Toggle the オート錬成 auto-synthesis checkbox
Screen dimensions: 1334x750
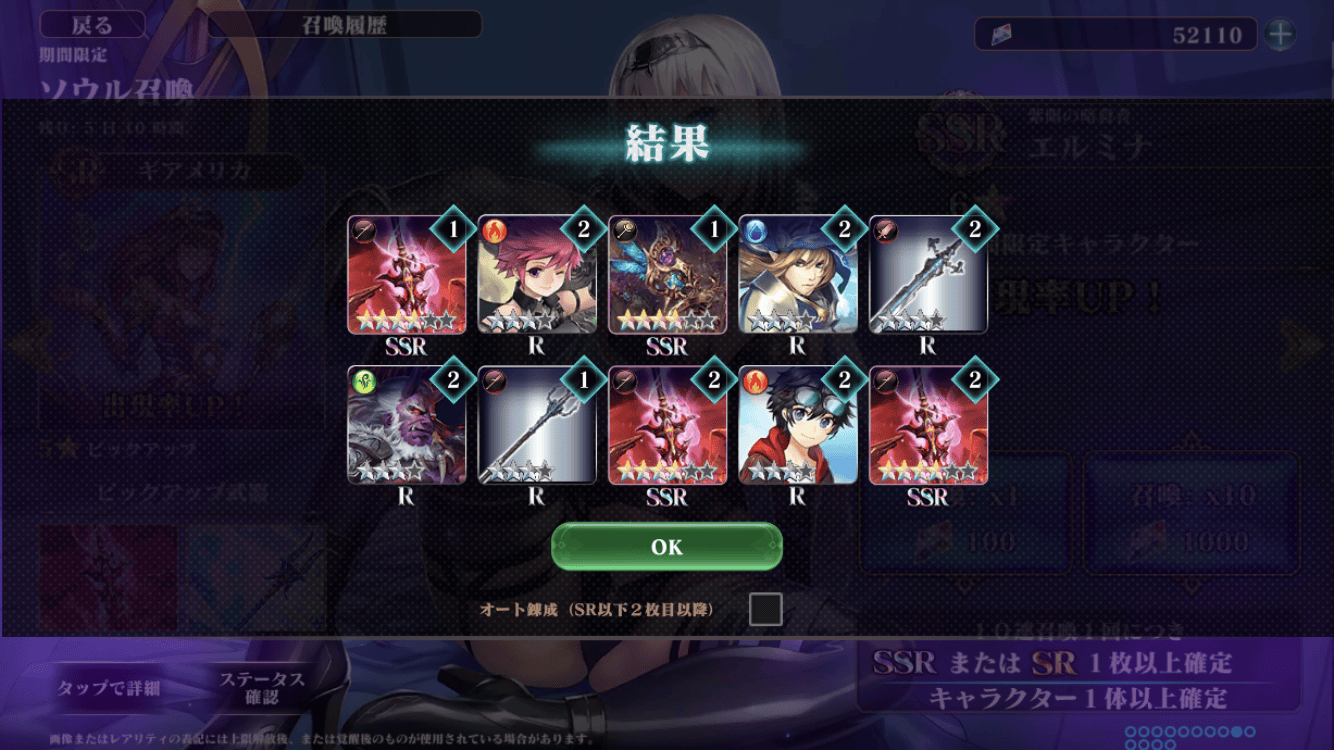click(765, 609)
